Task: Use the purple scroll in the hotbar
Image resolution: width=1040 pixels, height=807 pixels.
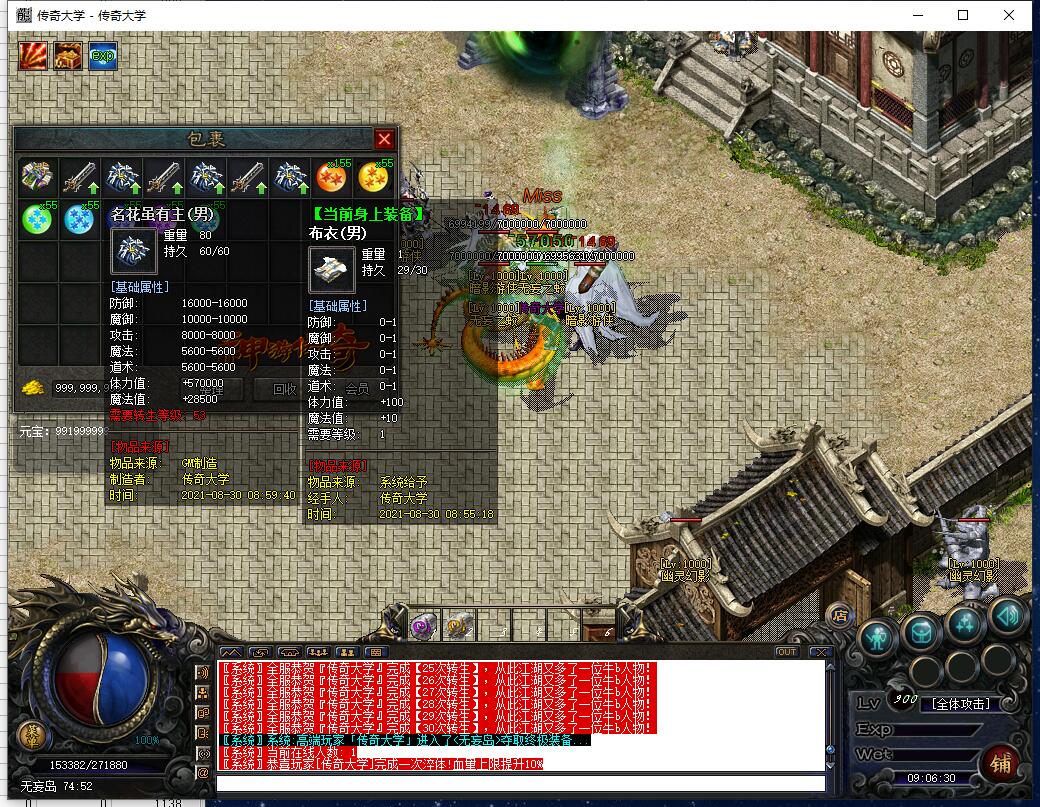Action: (x=423, y=626)
